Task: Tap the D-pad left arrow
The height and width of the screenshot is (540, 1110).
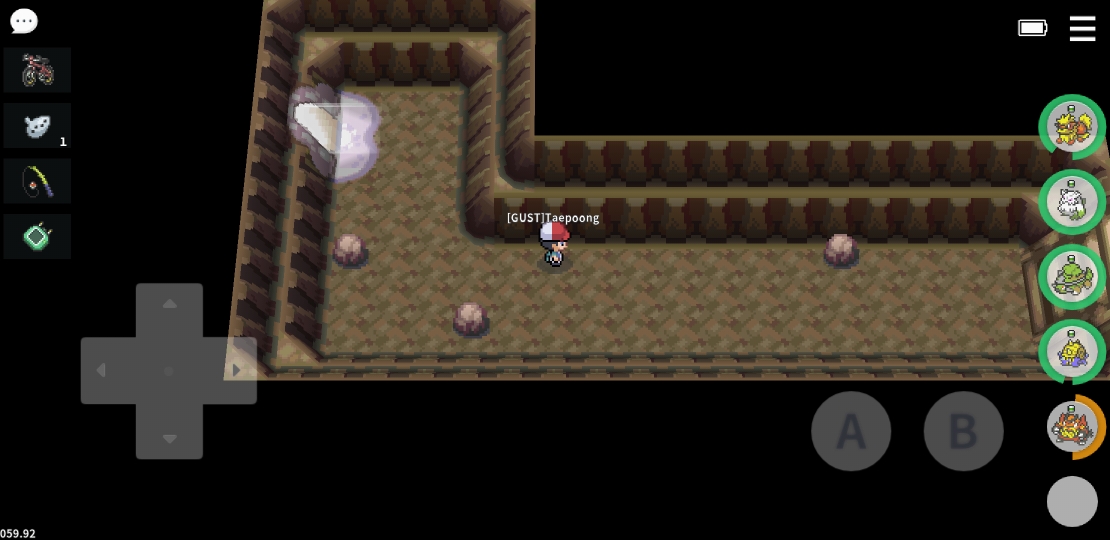Action: click(101, 371)
